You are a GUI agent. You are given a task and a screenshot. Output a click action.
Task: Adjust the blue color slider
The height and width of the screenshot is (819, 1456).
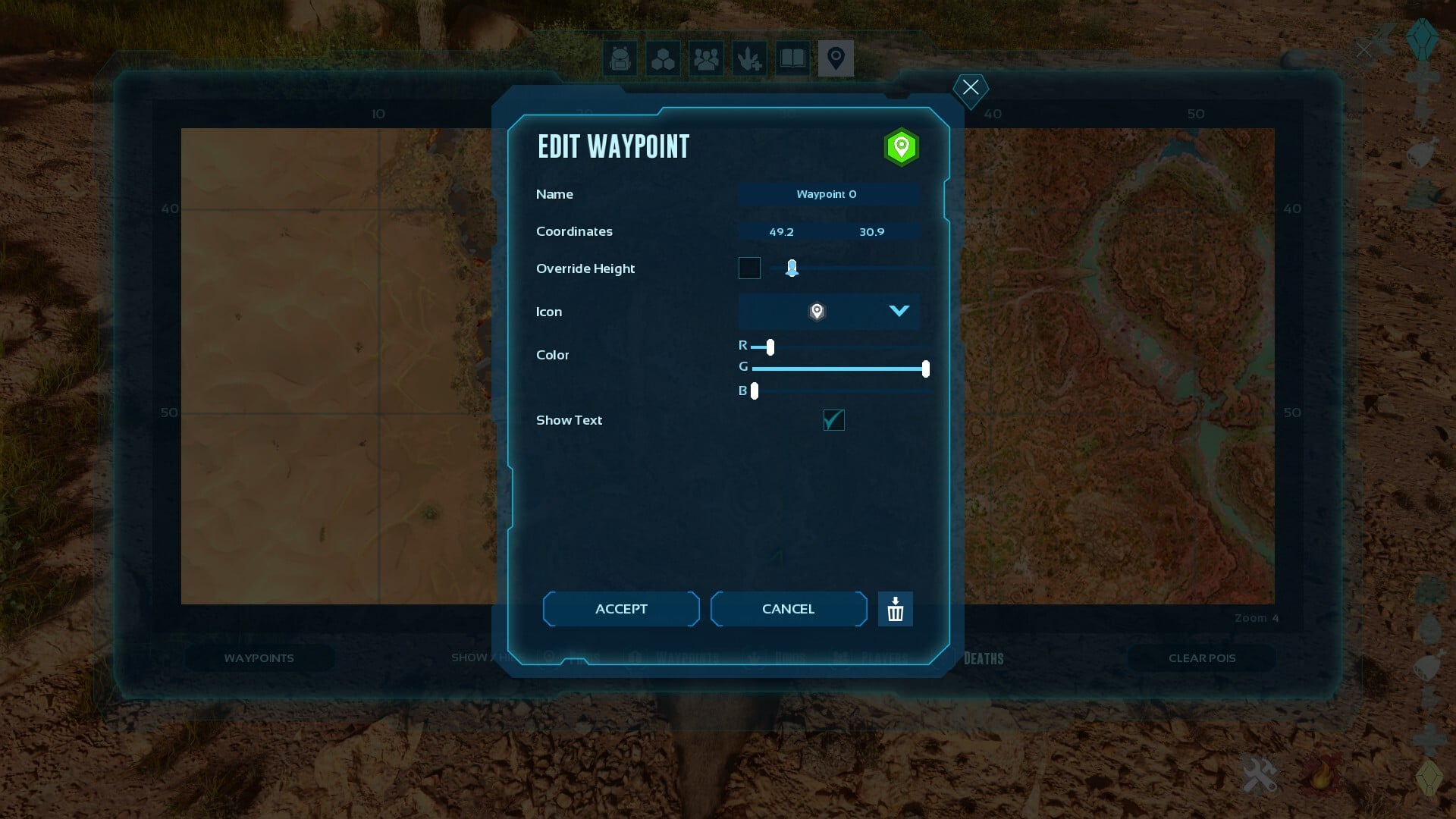coord(755,391)
